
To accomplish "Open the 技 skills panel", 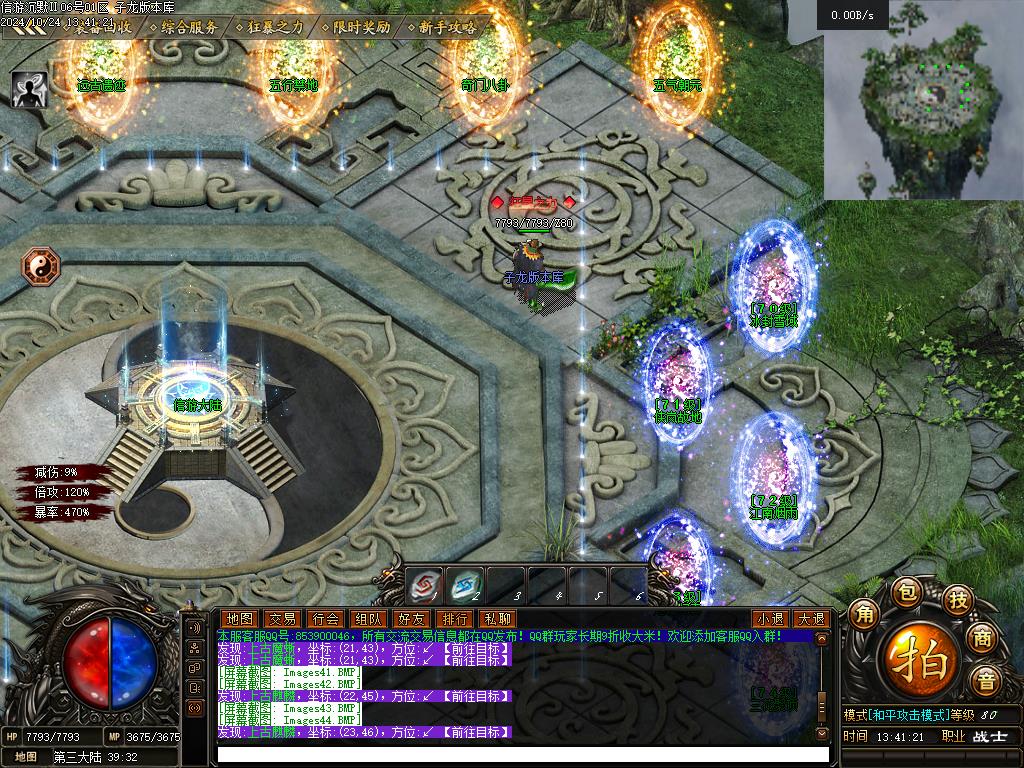I will pyautogui.click(x=959, y=600).
